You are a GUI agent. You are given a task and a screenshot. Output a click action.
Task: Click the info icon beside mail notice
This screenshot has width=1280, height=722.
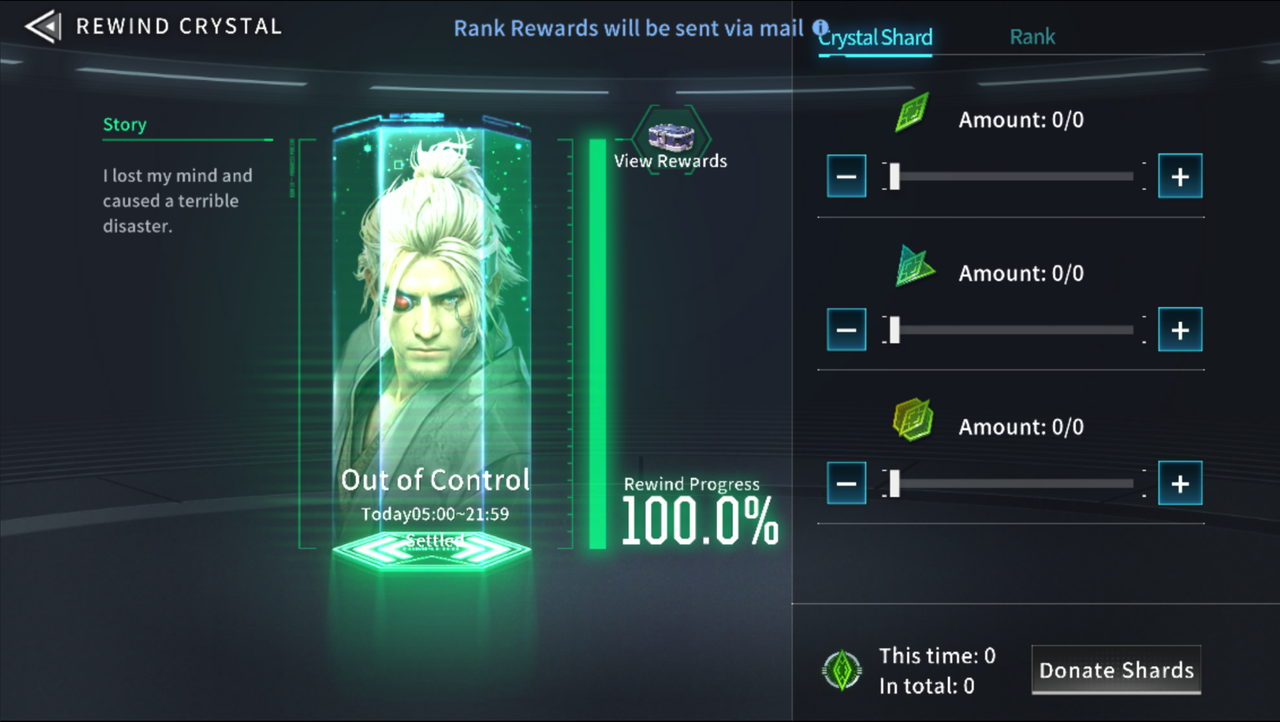pos(820,28)
